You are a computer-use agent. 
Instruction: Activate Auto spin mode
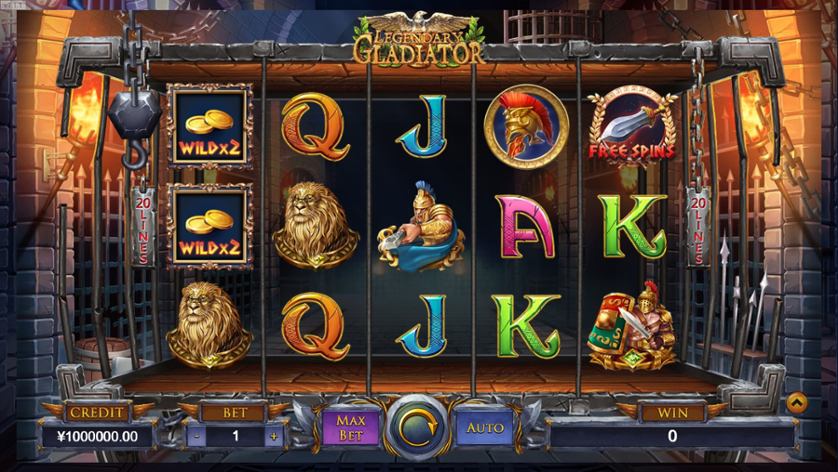tap(485, 427)
